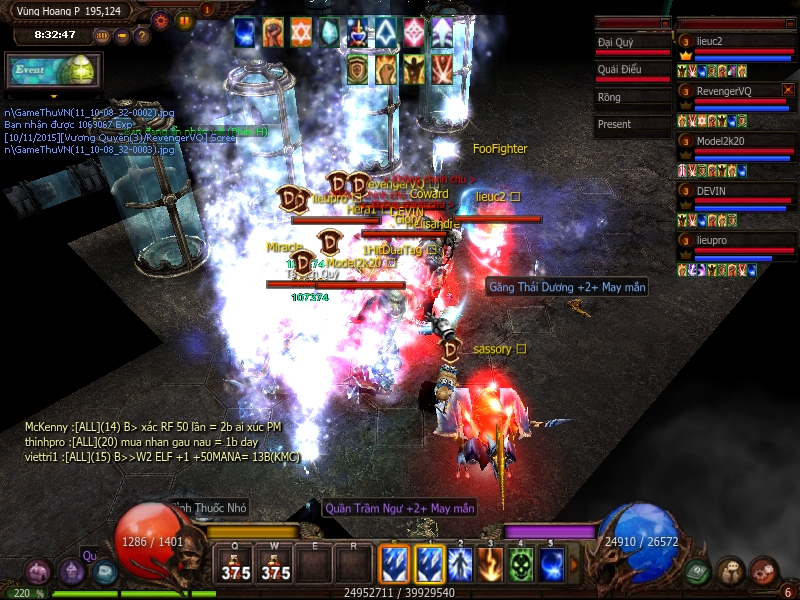Open the question mark help button
Viewport: 800px width, 600px height.
coord(142,36)
